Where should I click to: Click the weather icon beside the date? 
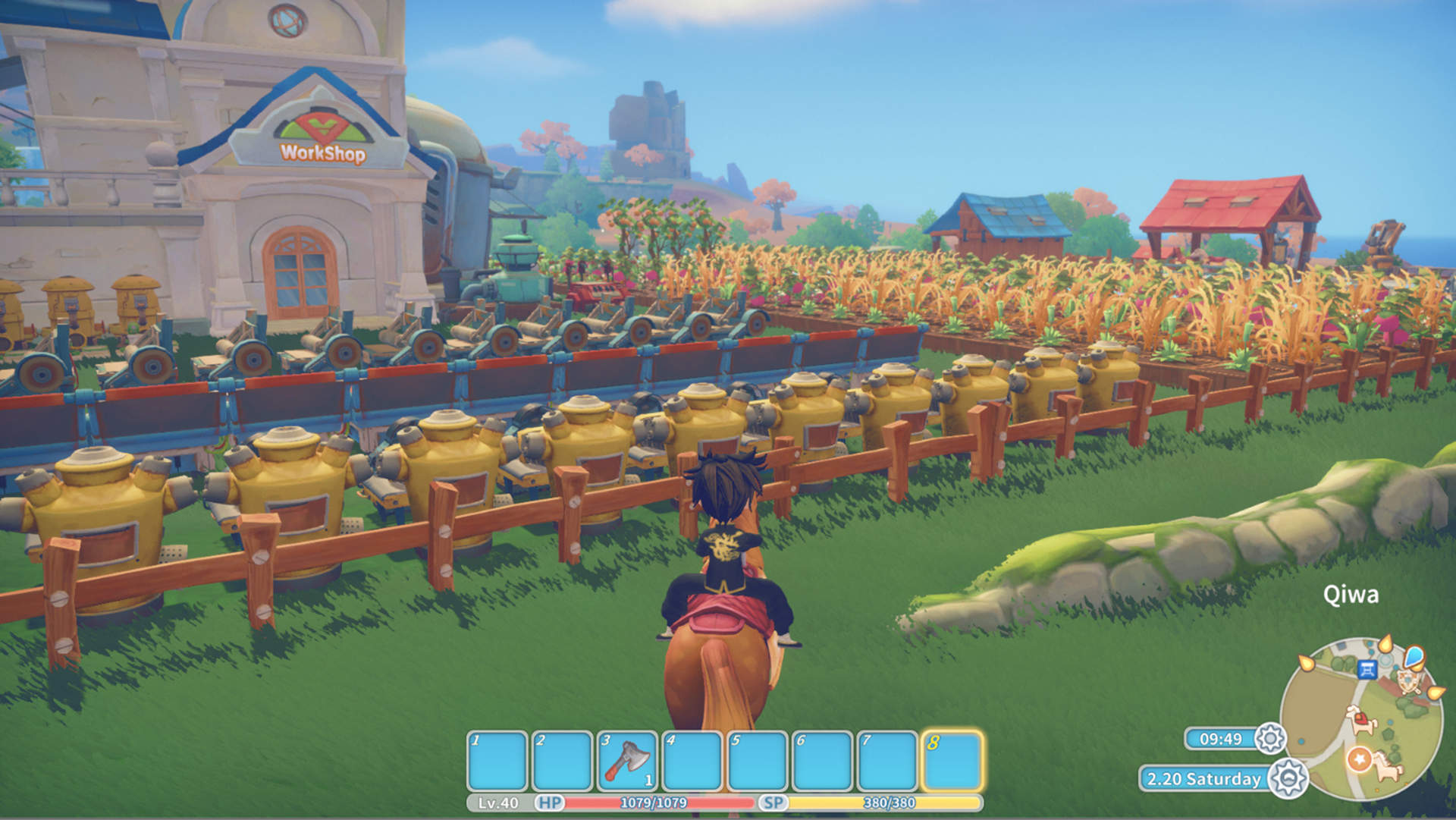pos(1288,778)
